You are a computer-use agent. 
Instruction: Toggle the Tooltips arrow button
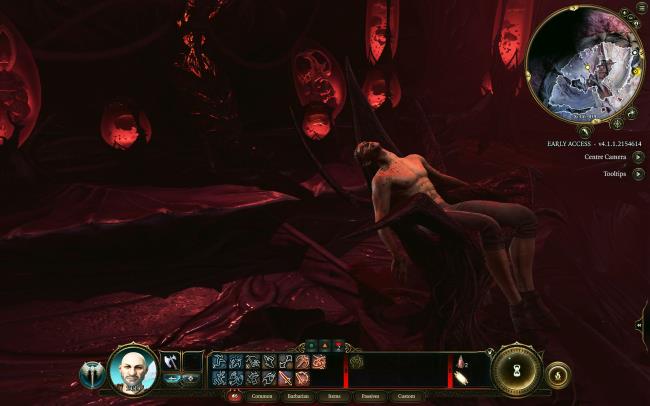(x=638, y=174)
